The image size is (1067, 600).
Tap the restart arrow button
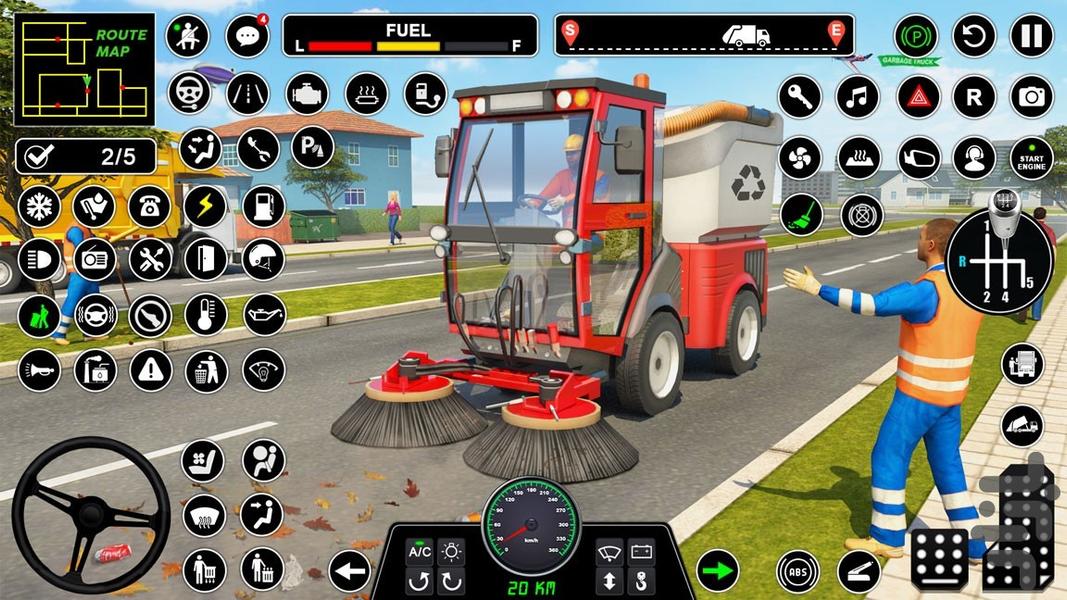973,36
